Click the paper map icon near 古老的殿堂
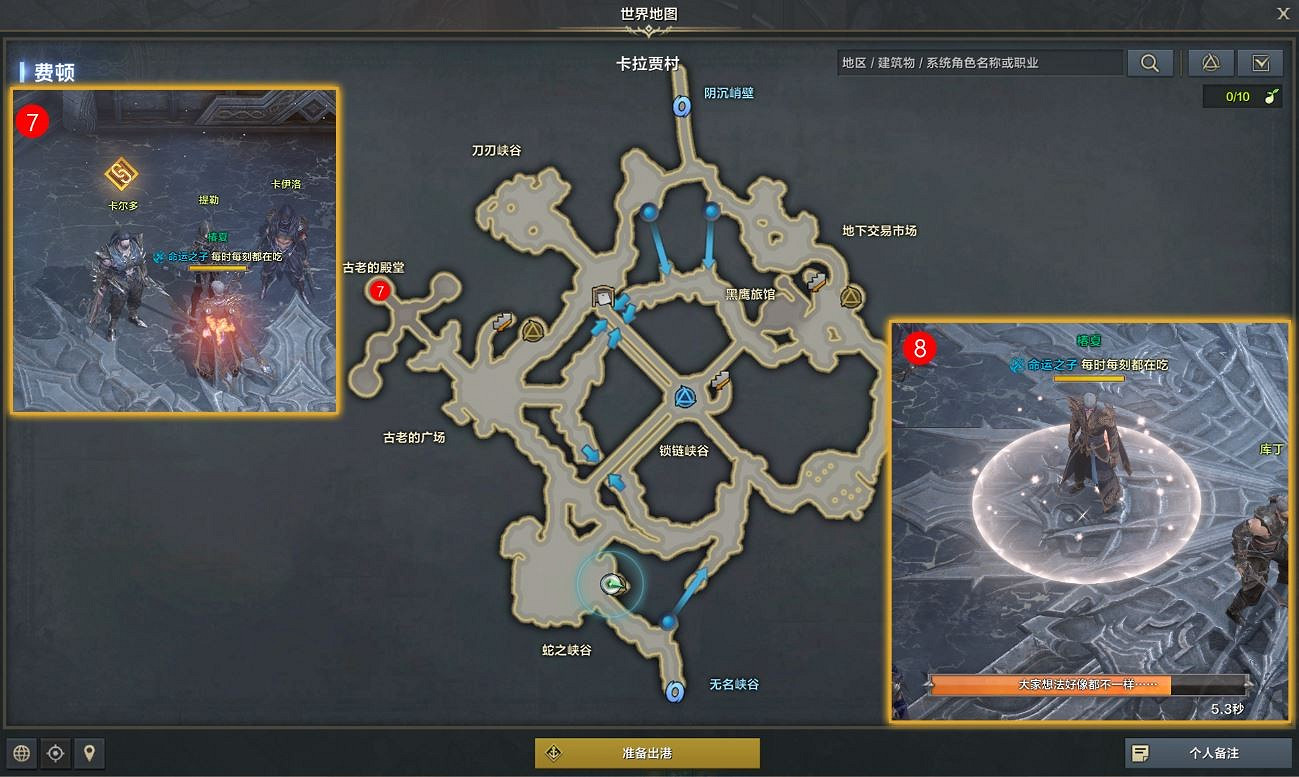Image resolution: width=1299 pixels, height=777 pixels. point(502,322)
